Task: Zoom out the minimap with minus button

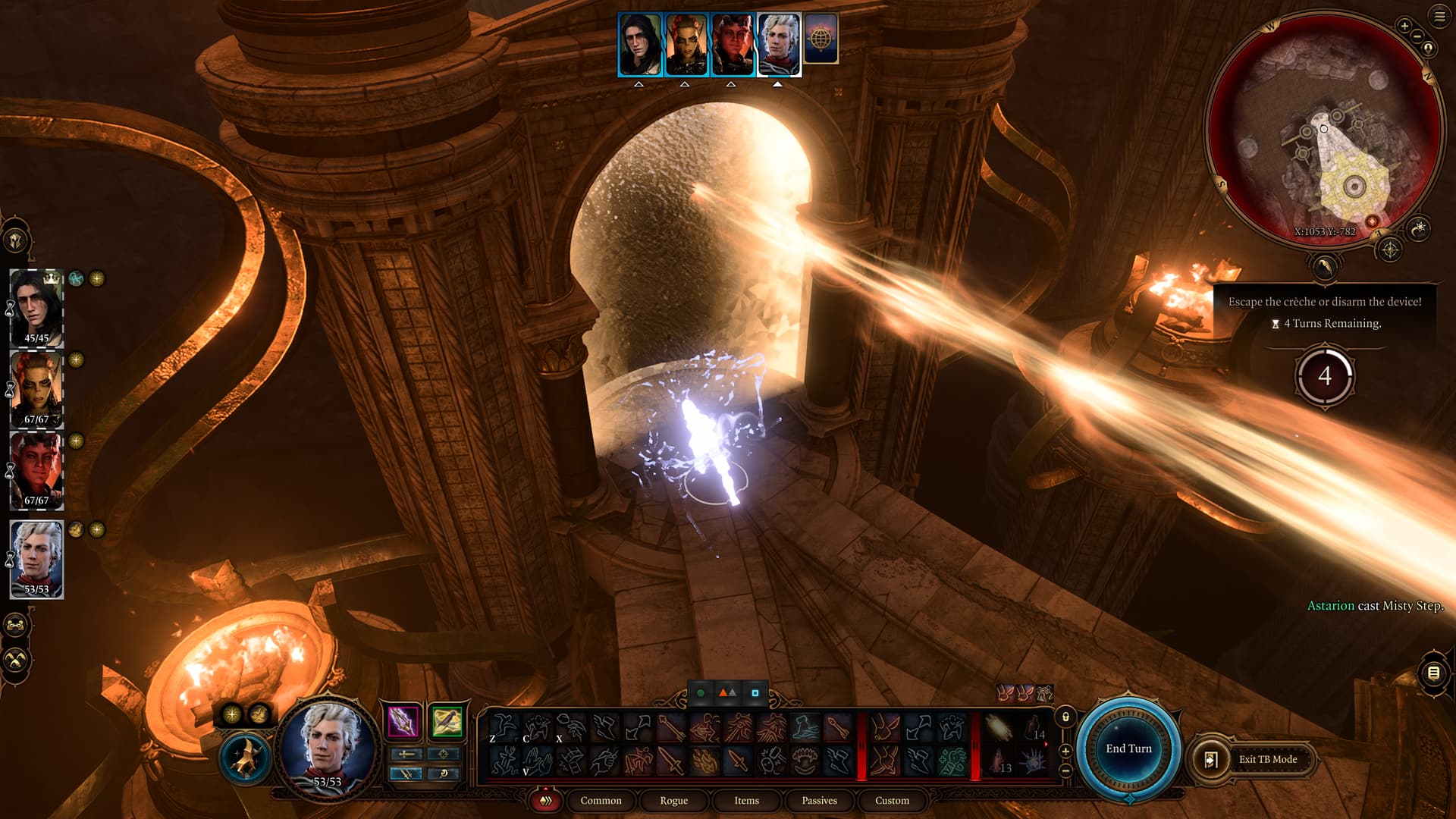Action: click(x=1417, y=36)
